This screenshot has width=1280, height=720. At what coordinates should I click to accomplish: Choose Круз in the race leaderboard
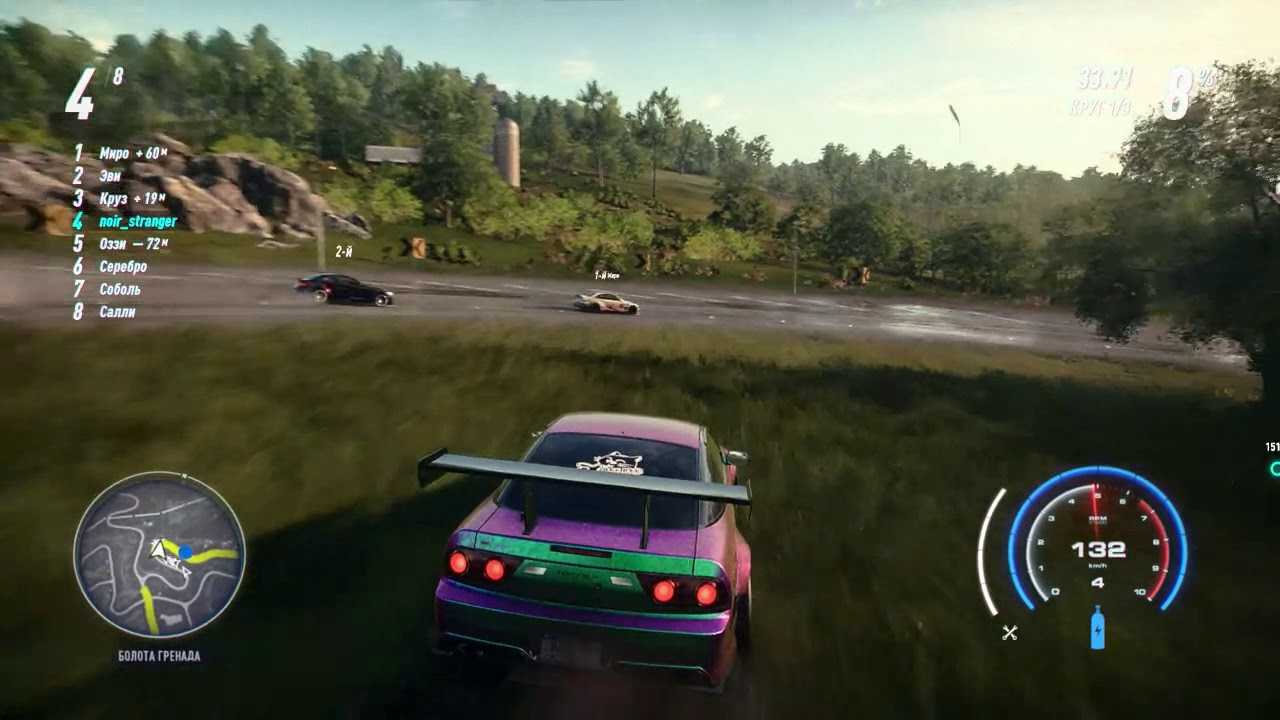(x=113, y=199)
